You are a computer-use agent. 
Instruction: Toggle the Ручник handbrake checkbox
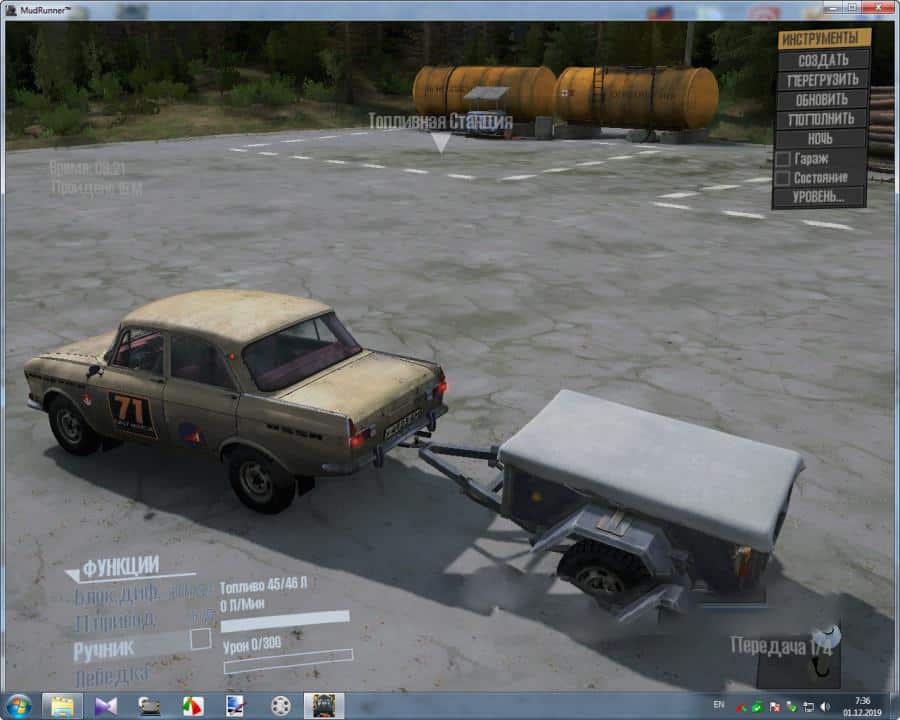coord(201,638)
